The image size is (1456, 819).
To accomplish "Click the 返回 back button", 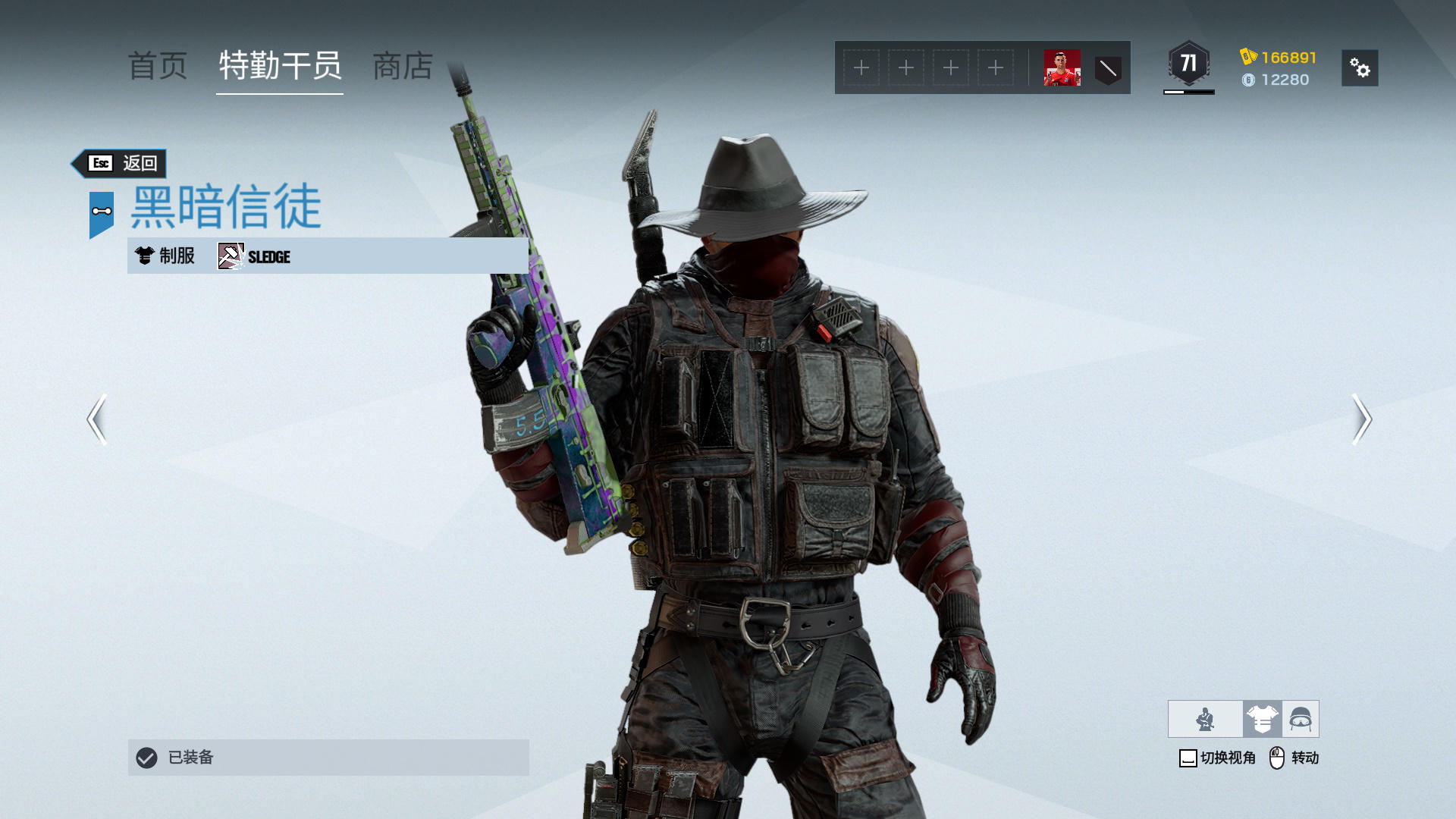I will coord(121,163).
